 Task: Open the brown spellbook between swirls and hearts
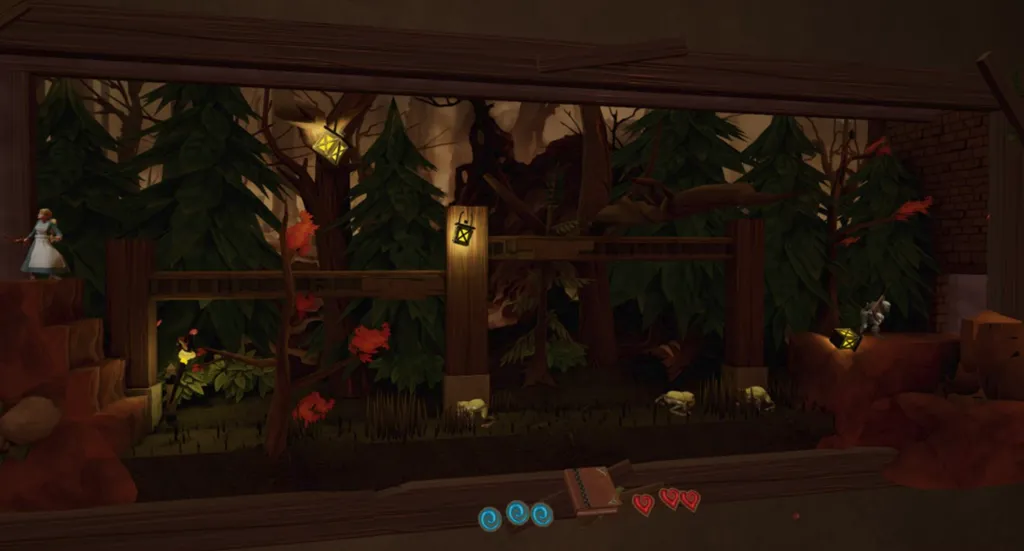click(590, 490)
